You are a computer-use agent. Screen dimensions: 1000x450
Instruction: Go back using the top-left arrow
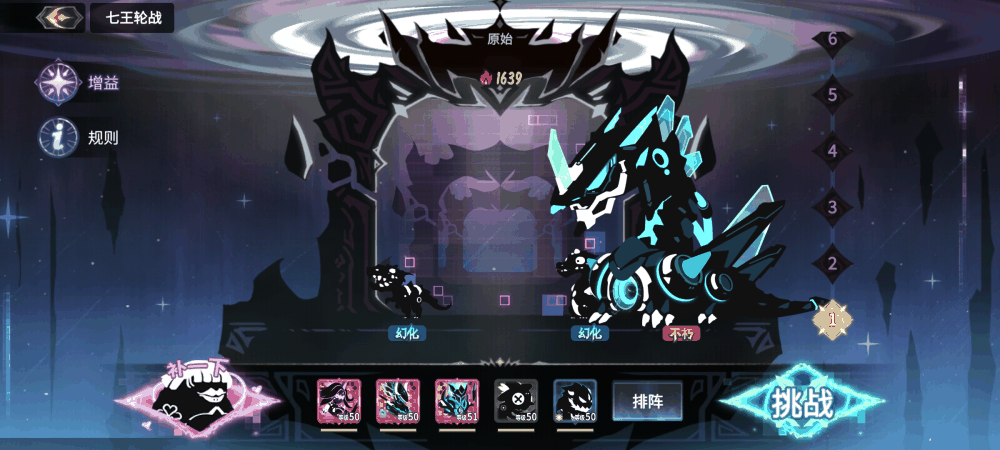point(59,17)
